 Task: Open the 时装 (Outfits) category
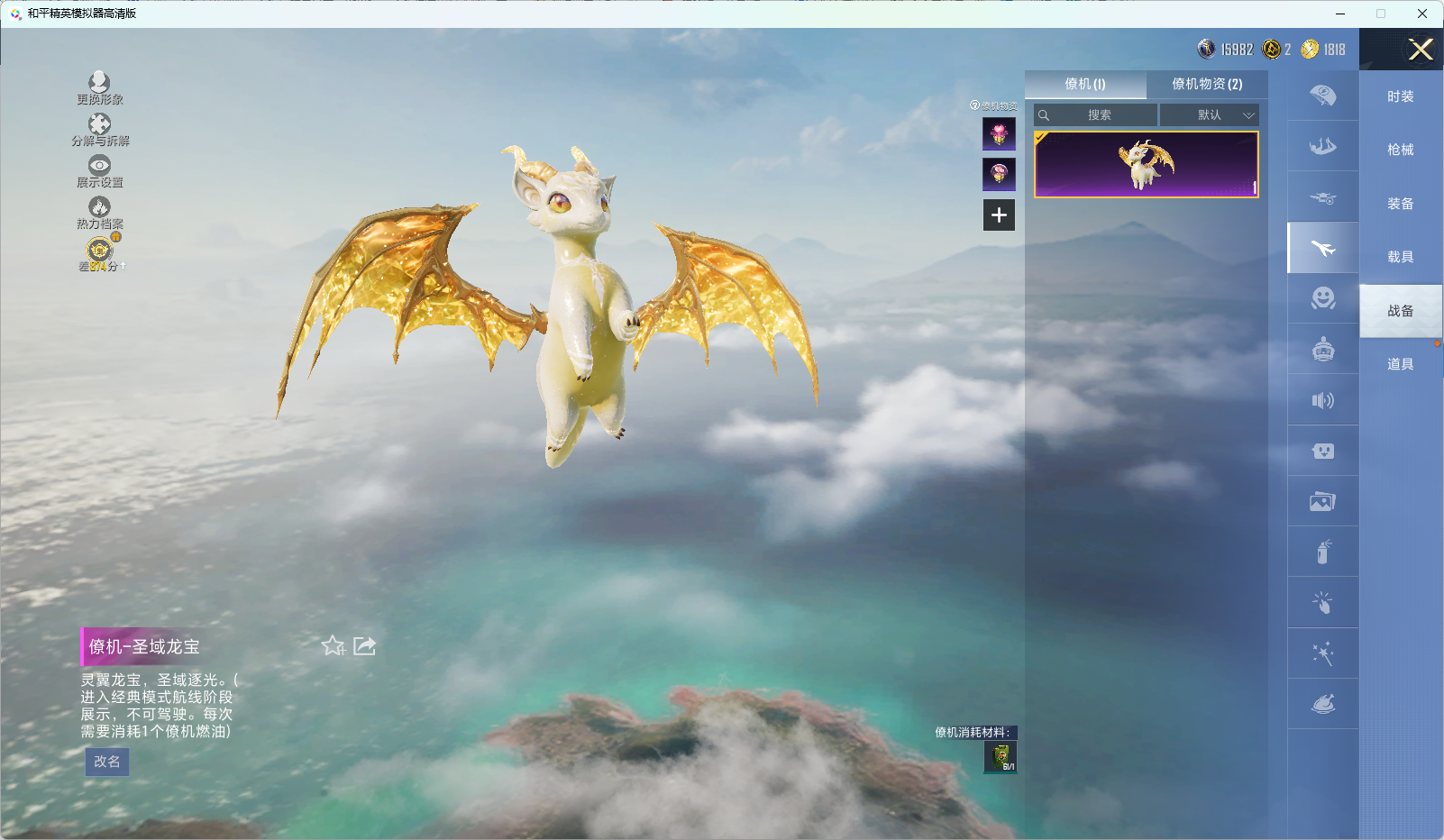pyautogui.click(x=1400, y=96)
